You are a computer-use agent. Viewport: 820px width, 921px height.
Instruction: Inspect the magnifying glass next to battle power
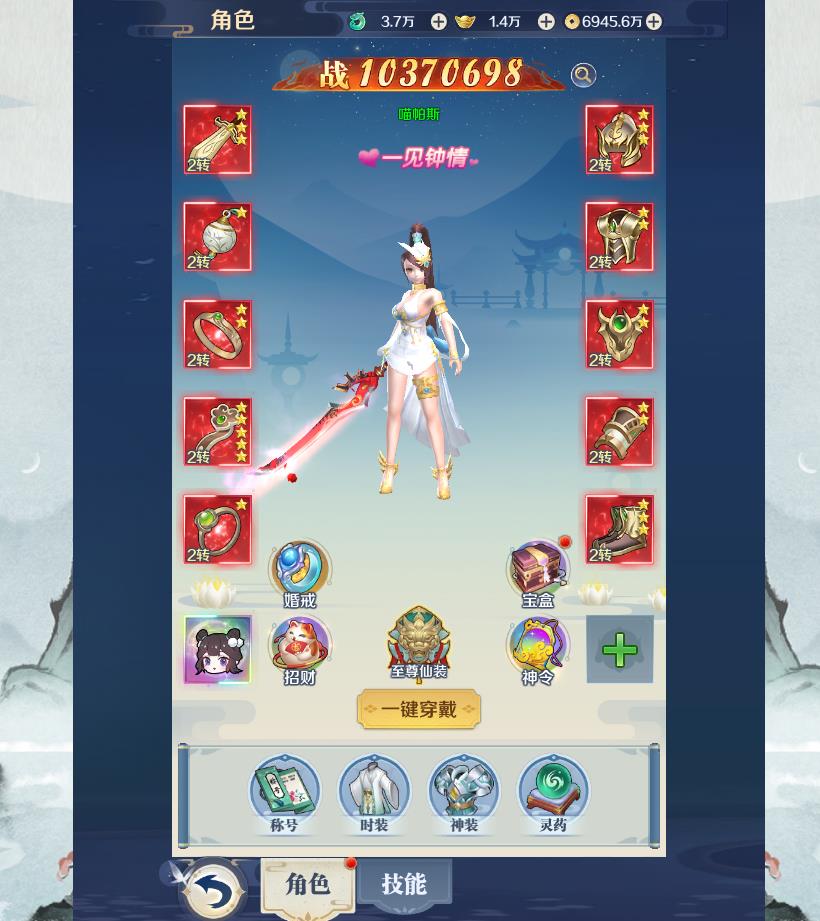click(583, 75)
